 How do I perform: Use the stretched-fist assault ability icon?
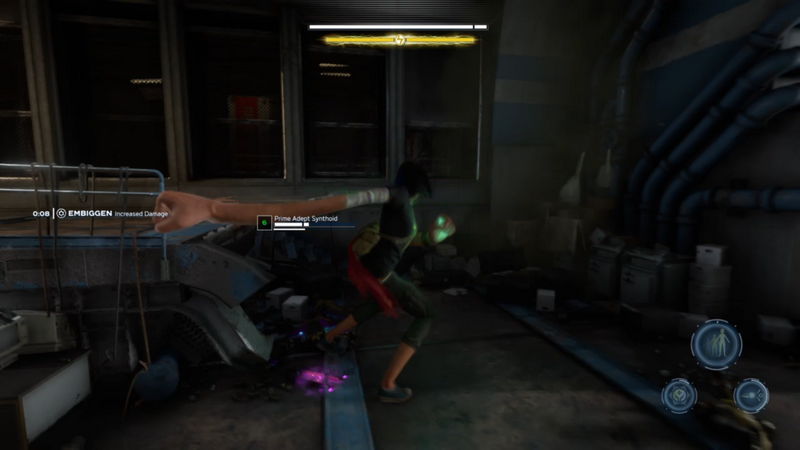coord(751,394)
